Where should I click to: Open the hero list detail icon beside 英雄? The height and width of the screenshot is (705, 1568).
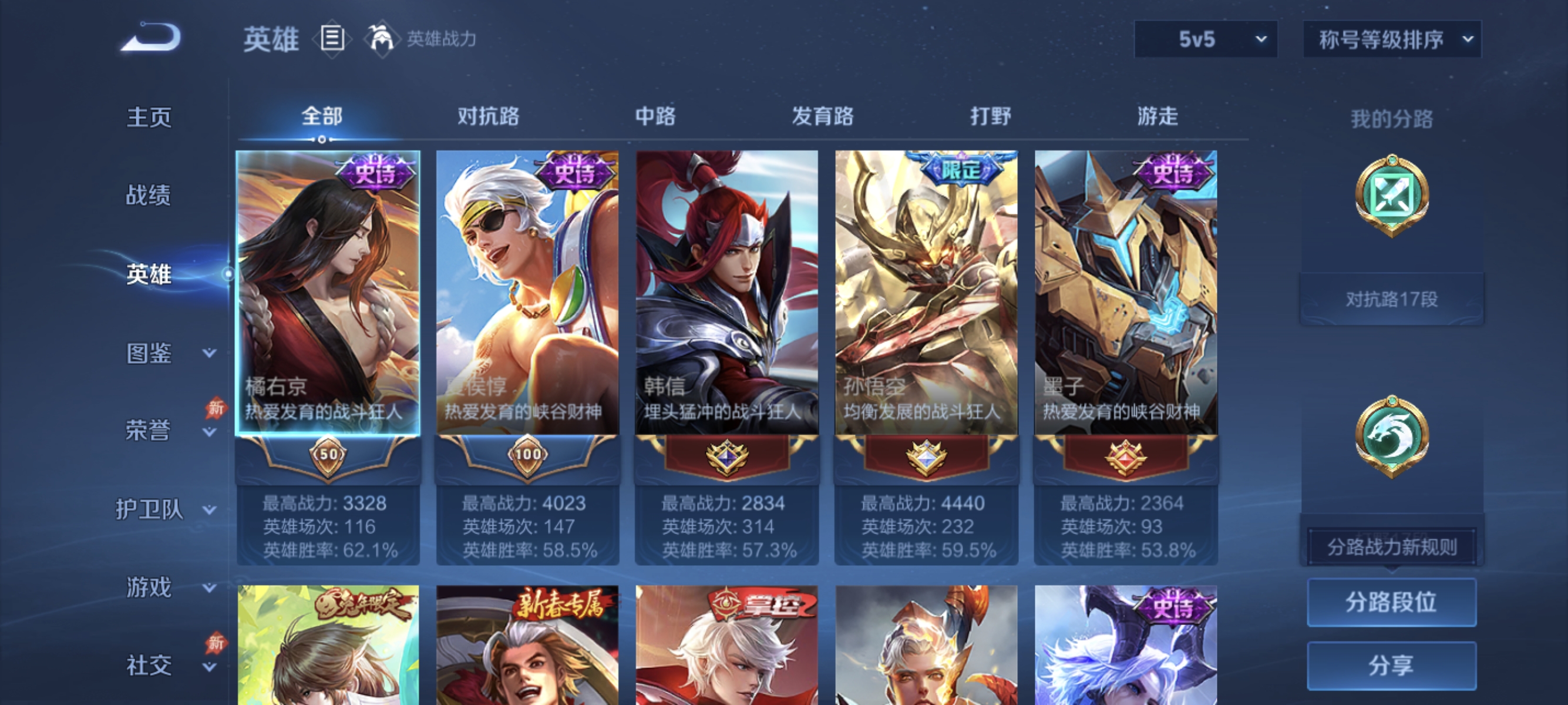332,38
